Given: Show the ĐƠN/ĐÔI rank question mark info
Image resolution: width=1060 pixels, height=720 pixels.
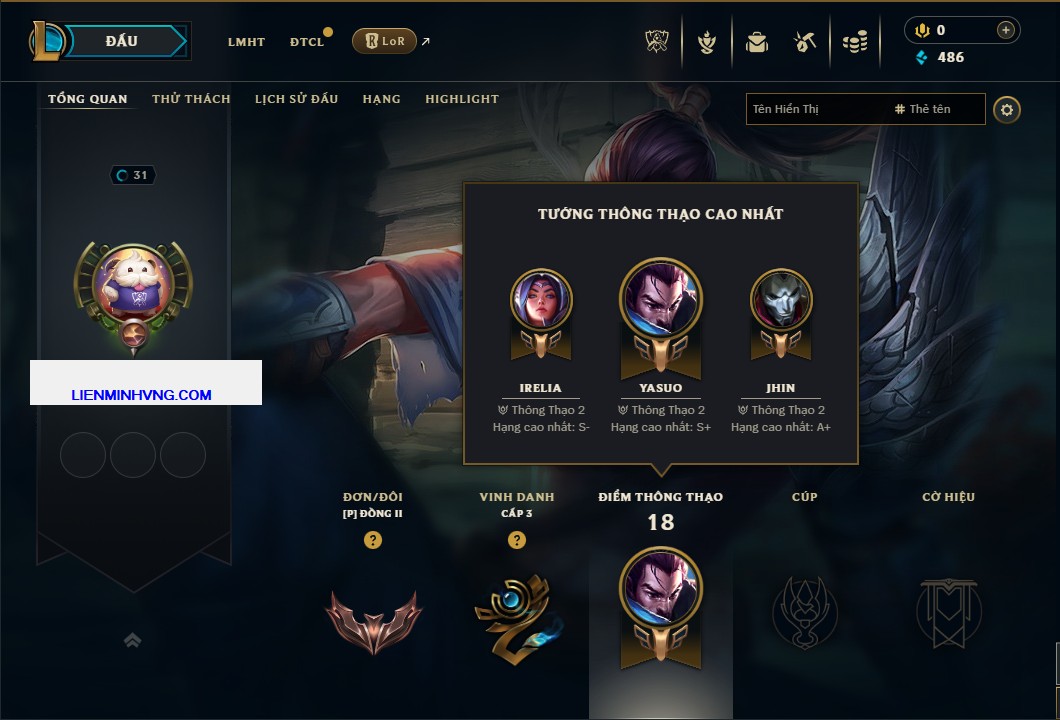Looking at the screenshot, I should (373, 541).
